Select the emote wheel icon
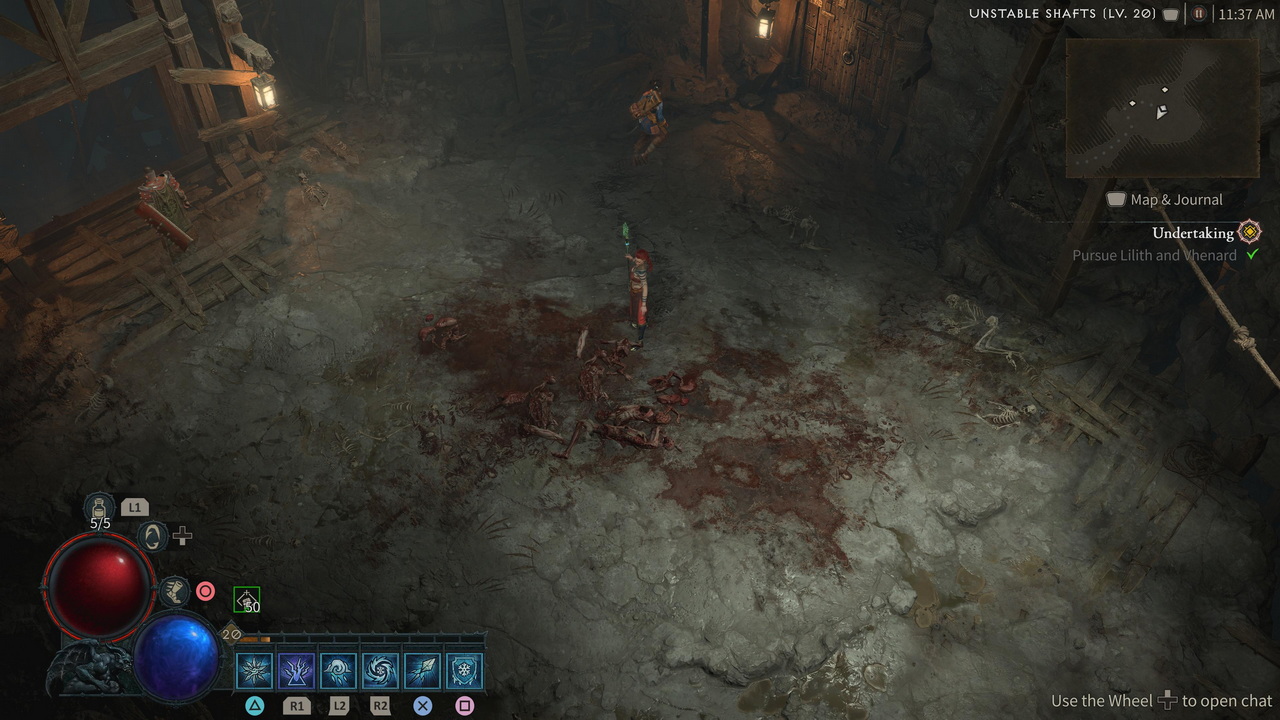The image size is (1280, 720). click(152, 537)
